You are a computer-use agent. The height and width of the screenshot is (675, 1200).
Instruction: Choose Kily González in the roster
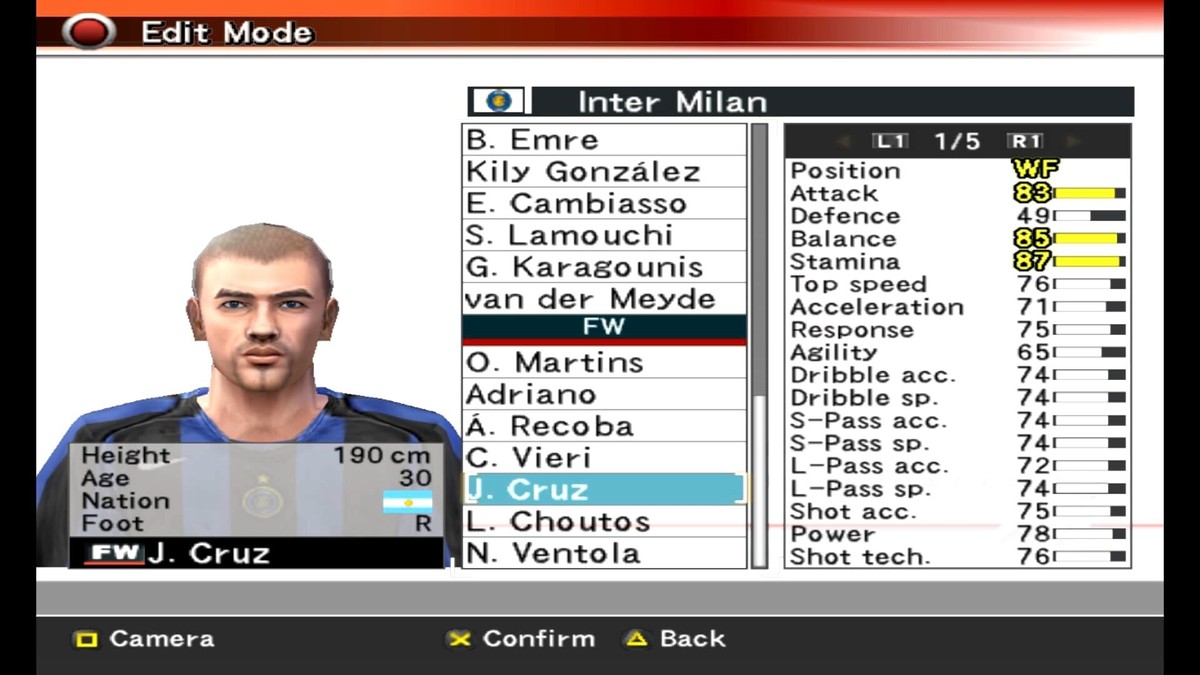(x=604, y=172)
